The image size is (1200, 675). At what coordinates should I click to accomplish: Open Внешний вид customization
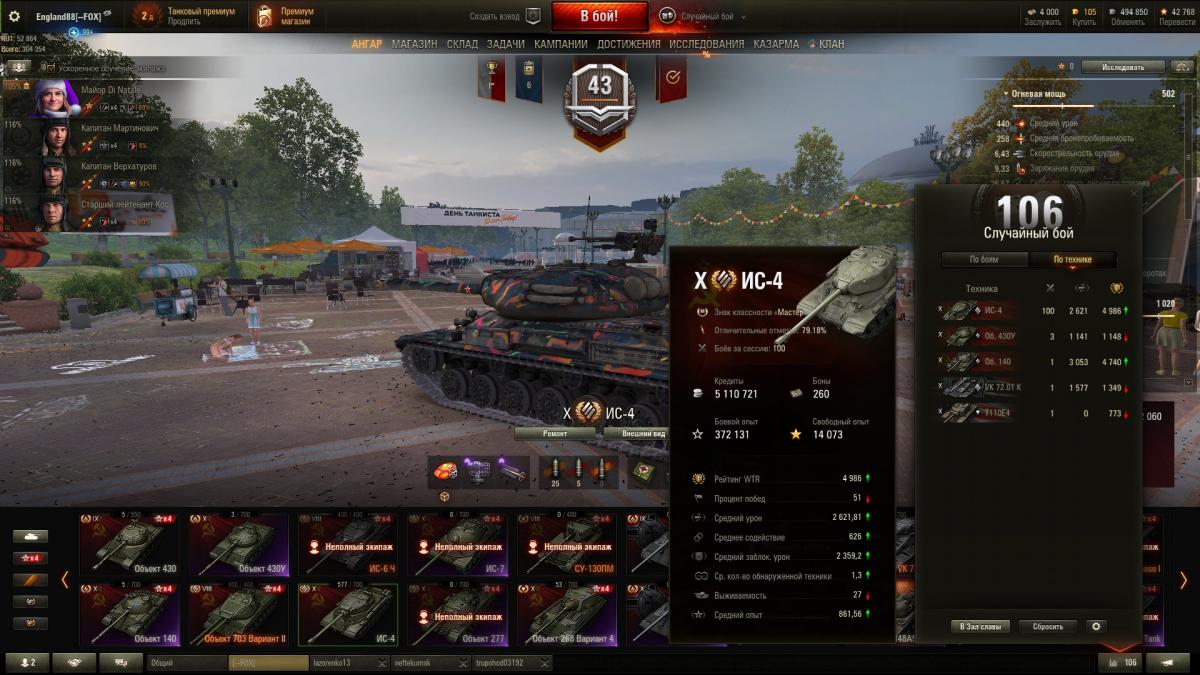pos(636,434)
